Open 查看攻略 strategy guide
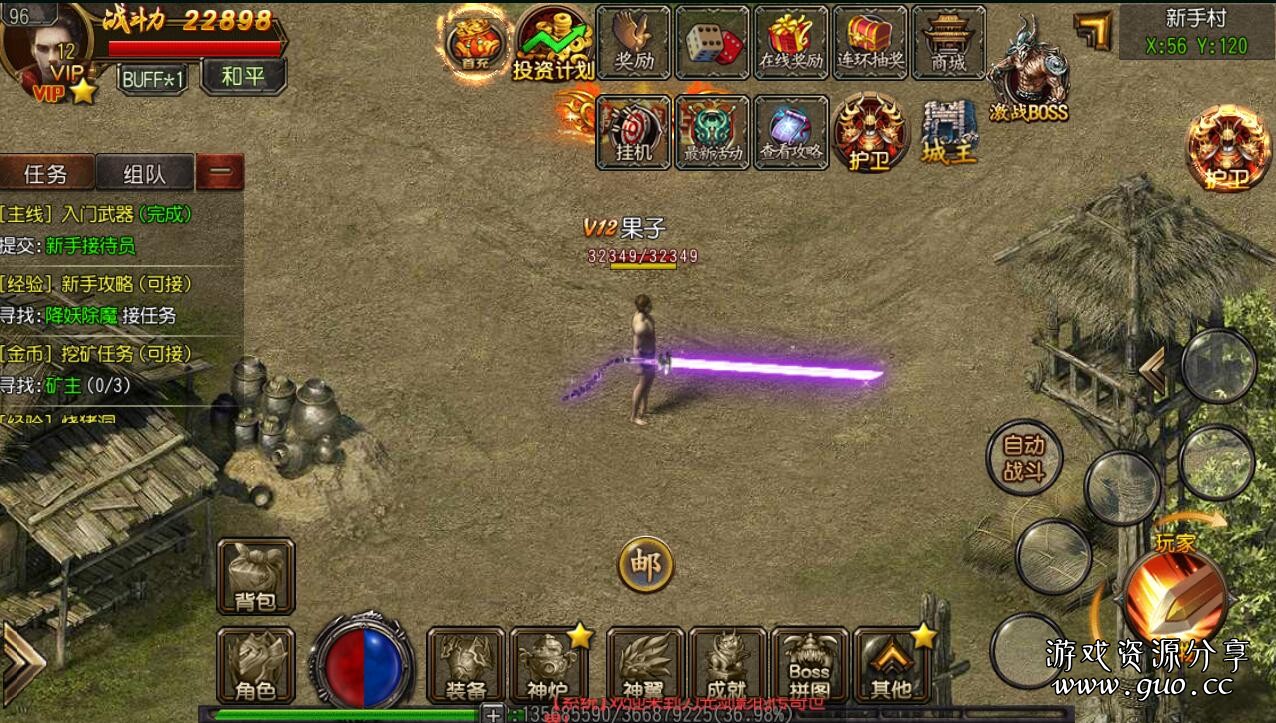The image size is (1276, 723). (x=791, y=132)
